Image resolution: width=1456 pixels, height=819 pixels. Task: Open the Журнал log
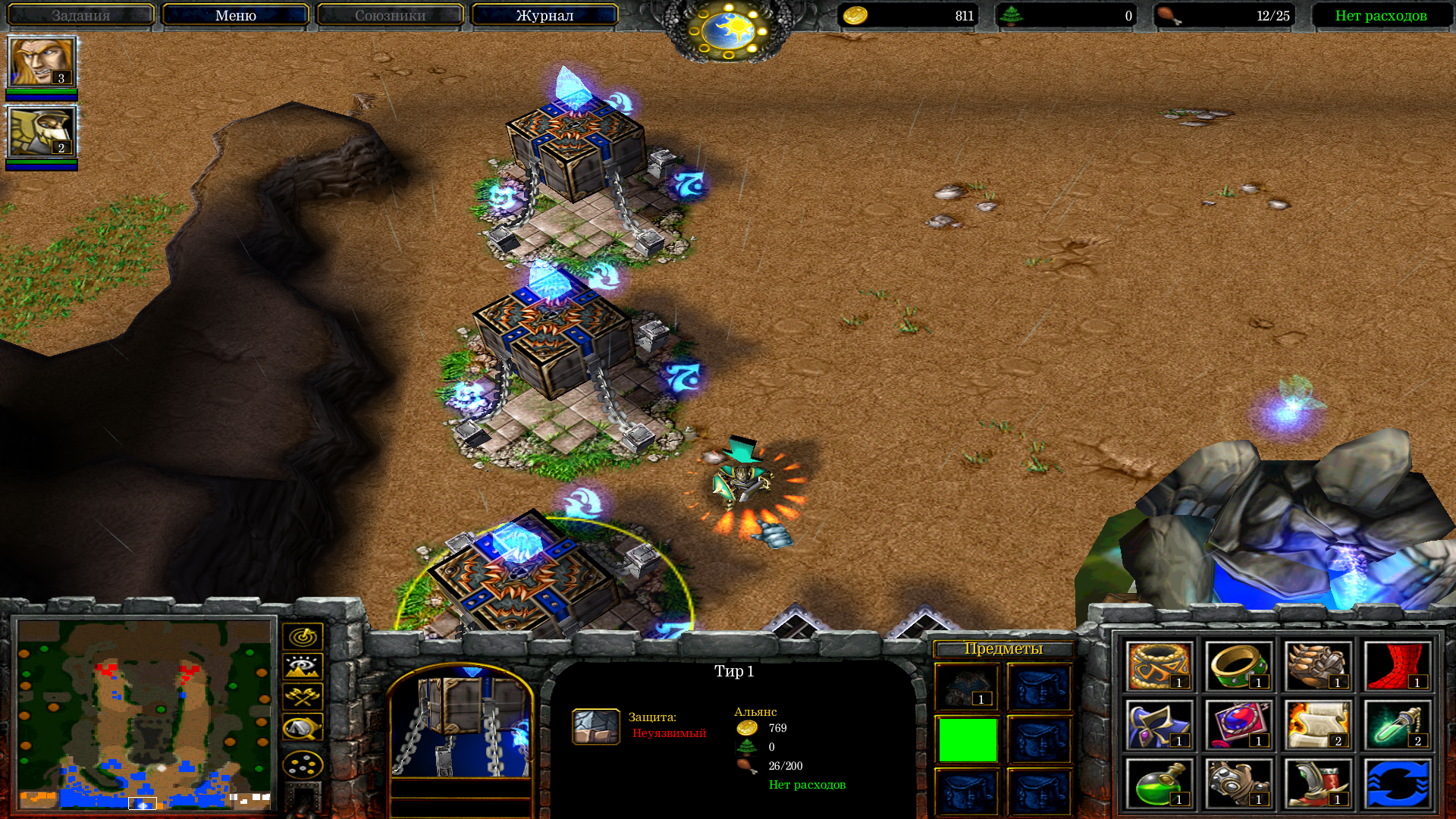[x=544, y=15]
